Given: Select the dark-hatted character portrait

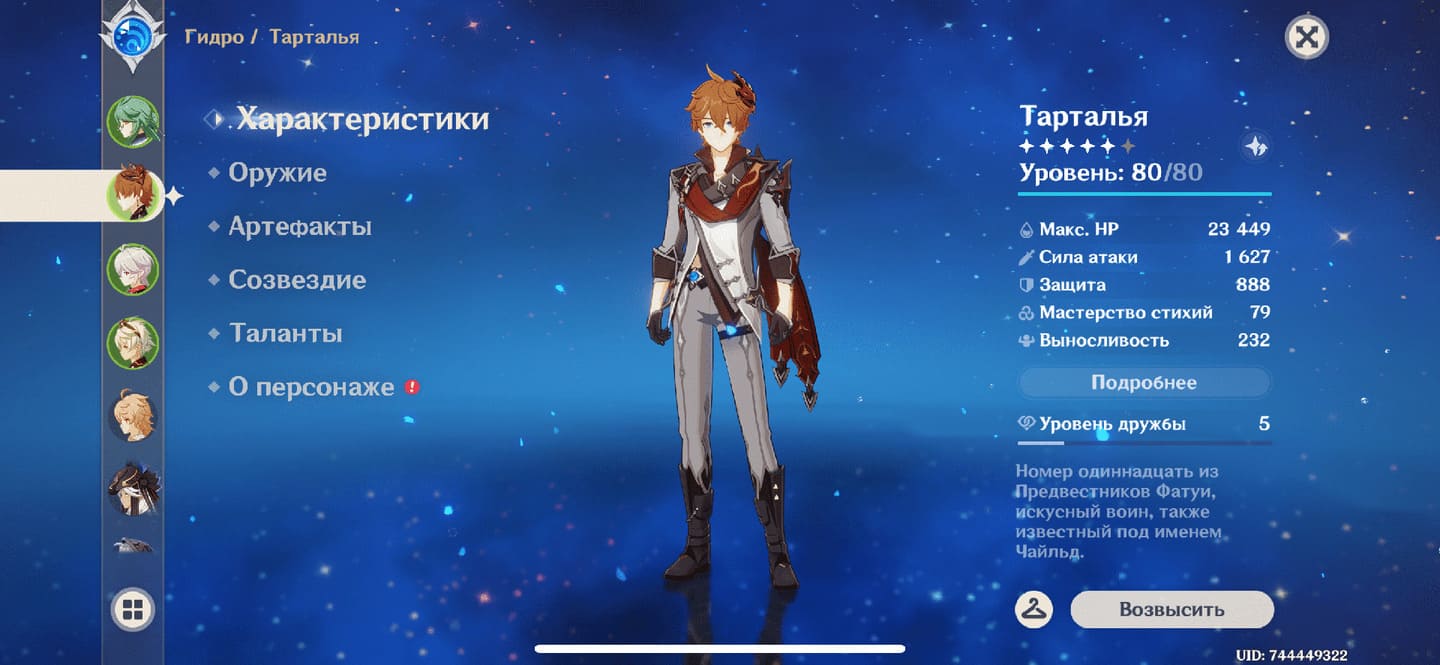Looking at the screenshot, I should (133, 489).
